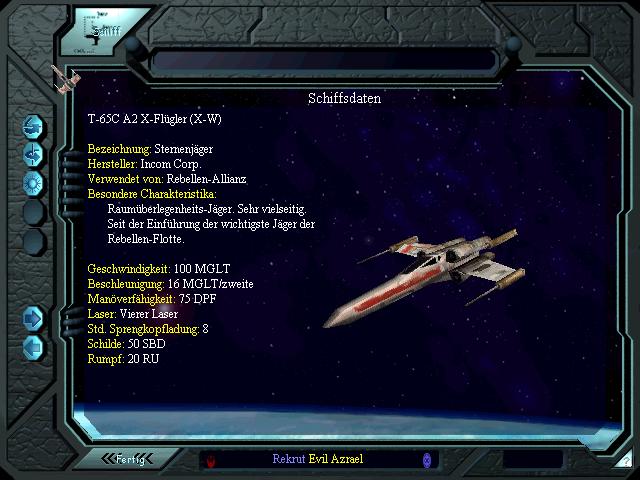Screen dimensions: 640x480
Task: Choose the fighter silhouette icon in sidebar
Action: tap(34, 153)
